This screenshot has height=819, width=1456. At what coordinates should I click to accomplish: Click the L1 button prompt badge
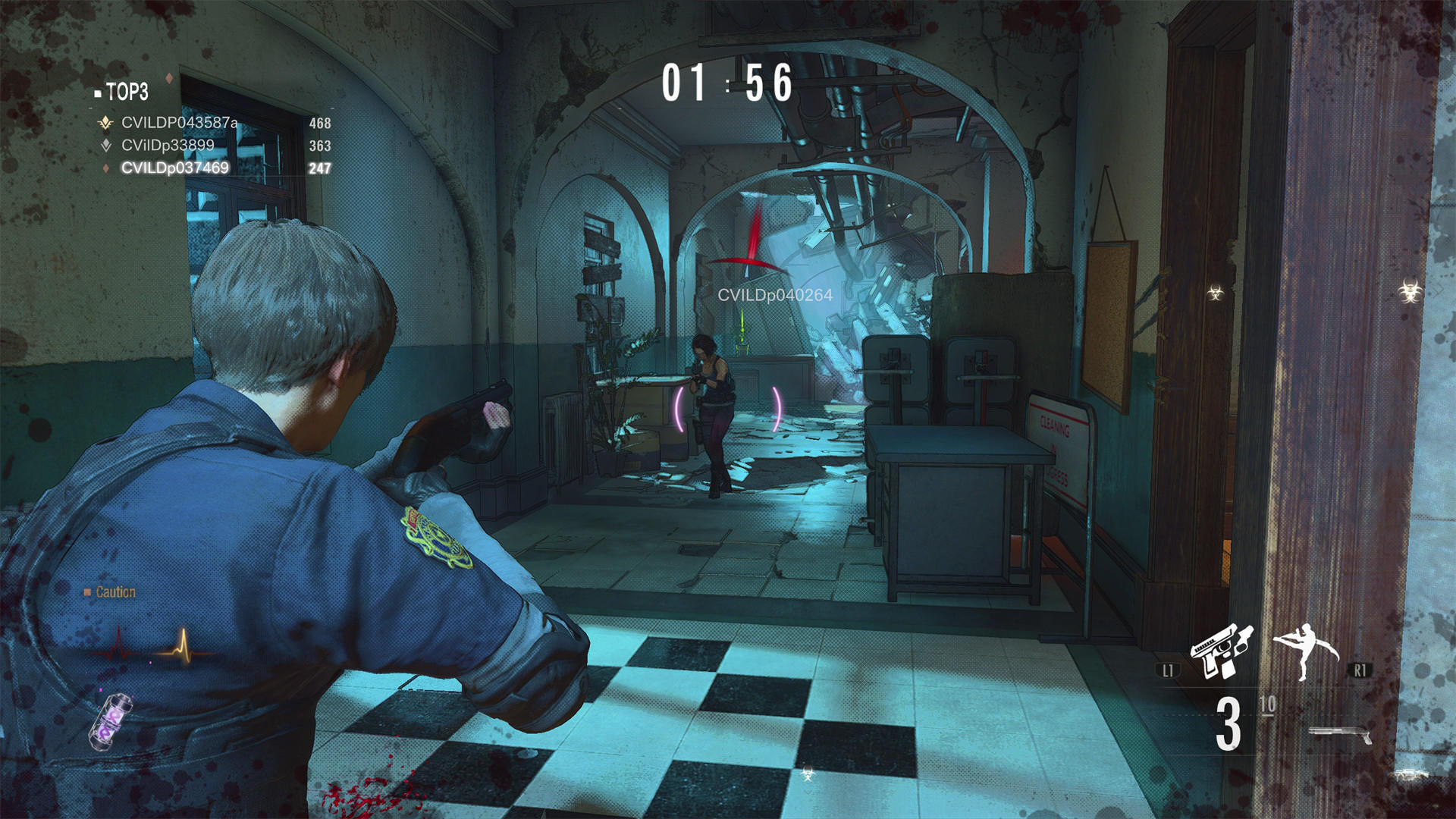point(1169,670)
